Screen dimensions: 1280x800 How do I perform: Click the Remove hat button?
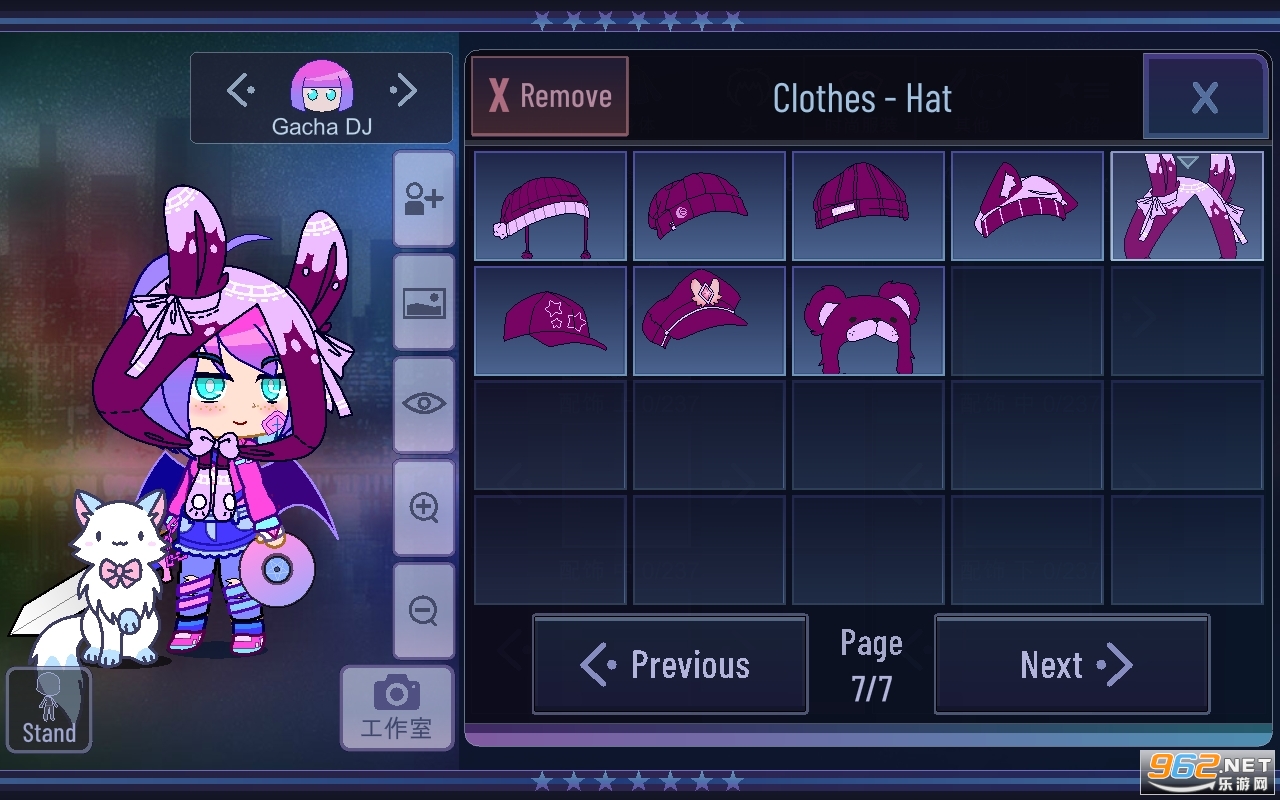[x=550, y=96]
